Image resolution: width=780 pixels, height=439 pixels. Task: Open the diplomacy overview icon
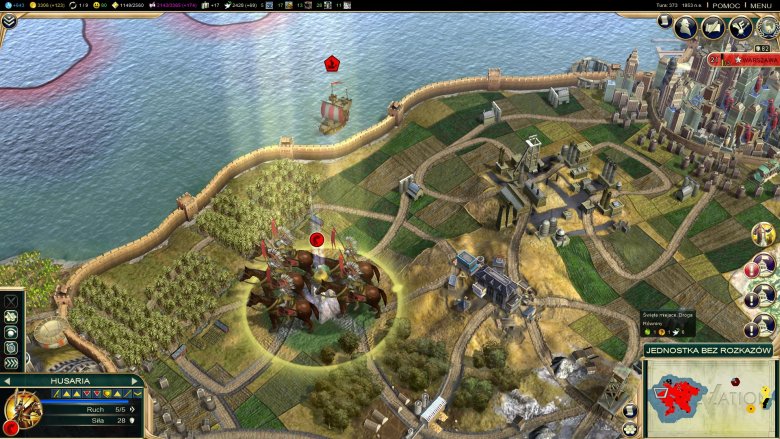click(714, 27)
